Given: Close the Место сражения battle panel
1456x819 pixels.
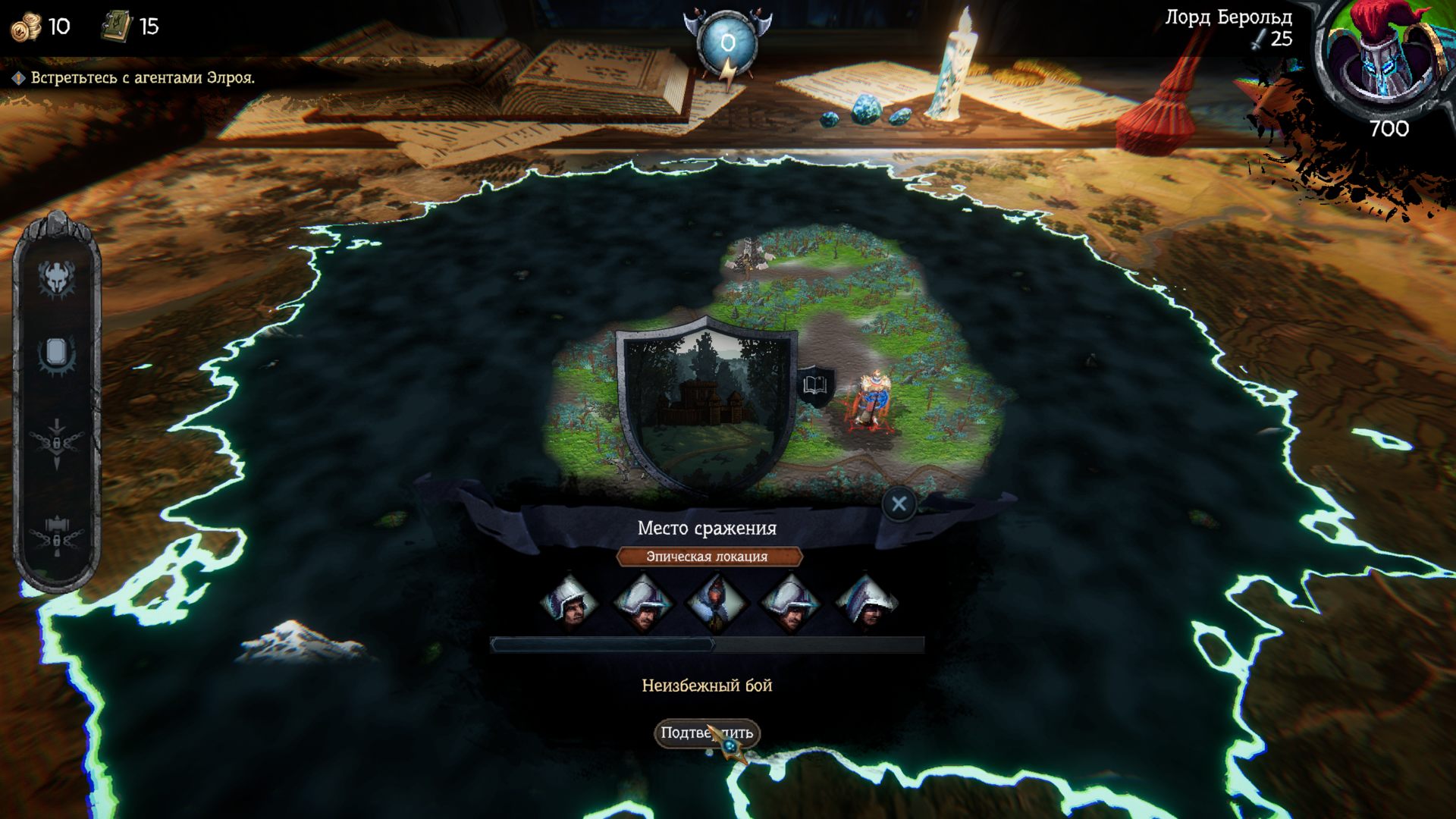Looking at the screenshot, I should pos(899,504).
